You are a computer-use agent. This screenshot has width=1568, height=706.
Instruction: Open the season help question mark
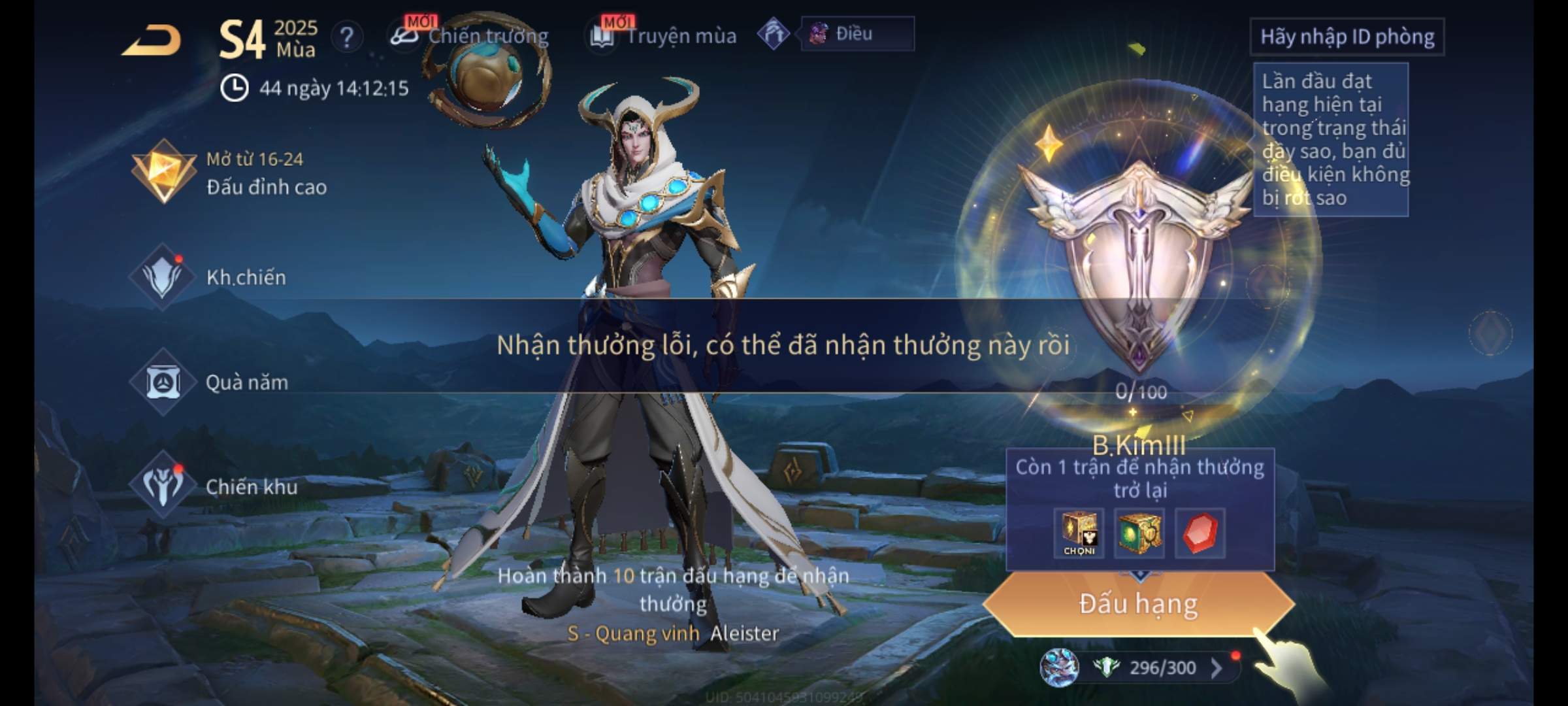point(347,37)
